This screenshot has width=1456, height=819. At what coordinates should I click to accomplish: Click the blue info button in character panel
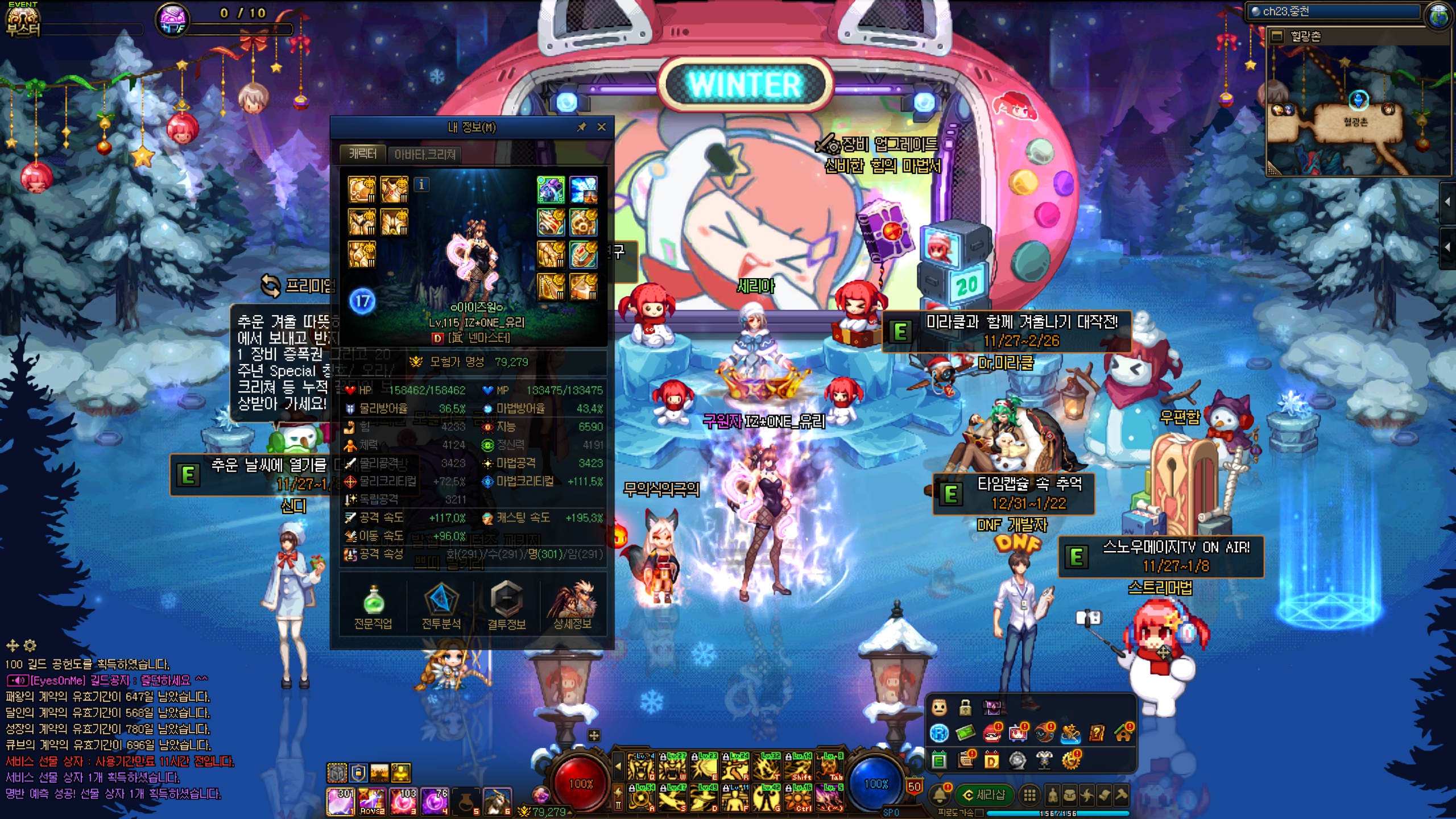pyautogui.click(x=421, y=184)
